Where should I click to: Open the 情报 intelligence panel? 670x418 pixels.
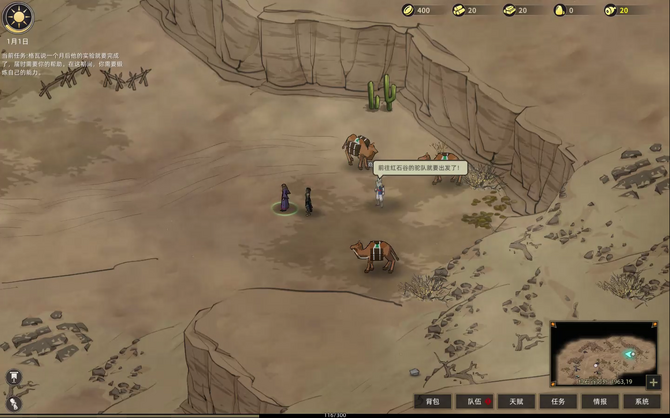tap(600, 401)
